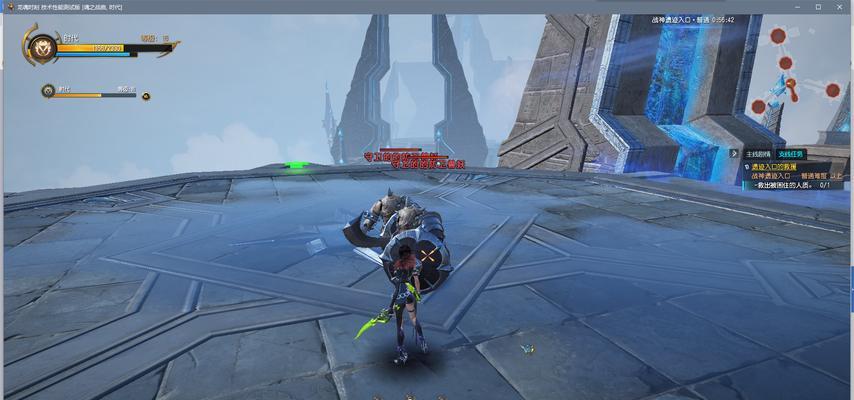
Task: Close the game window
Action: pos(841,7)
